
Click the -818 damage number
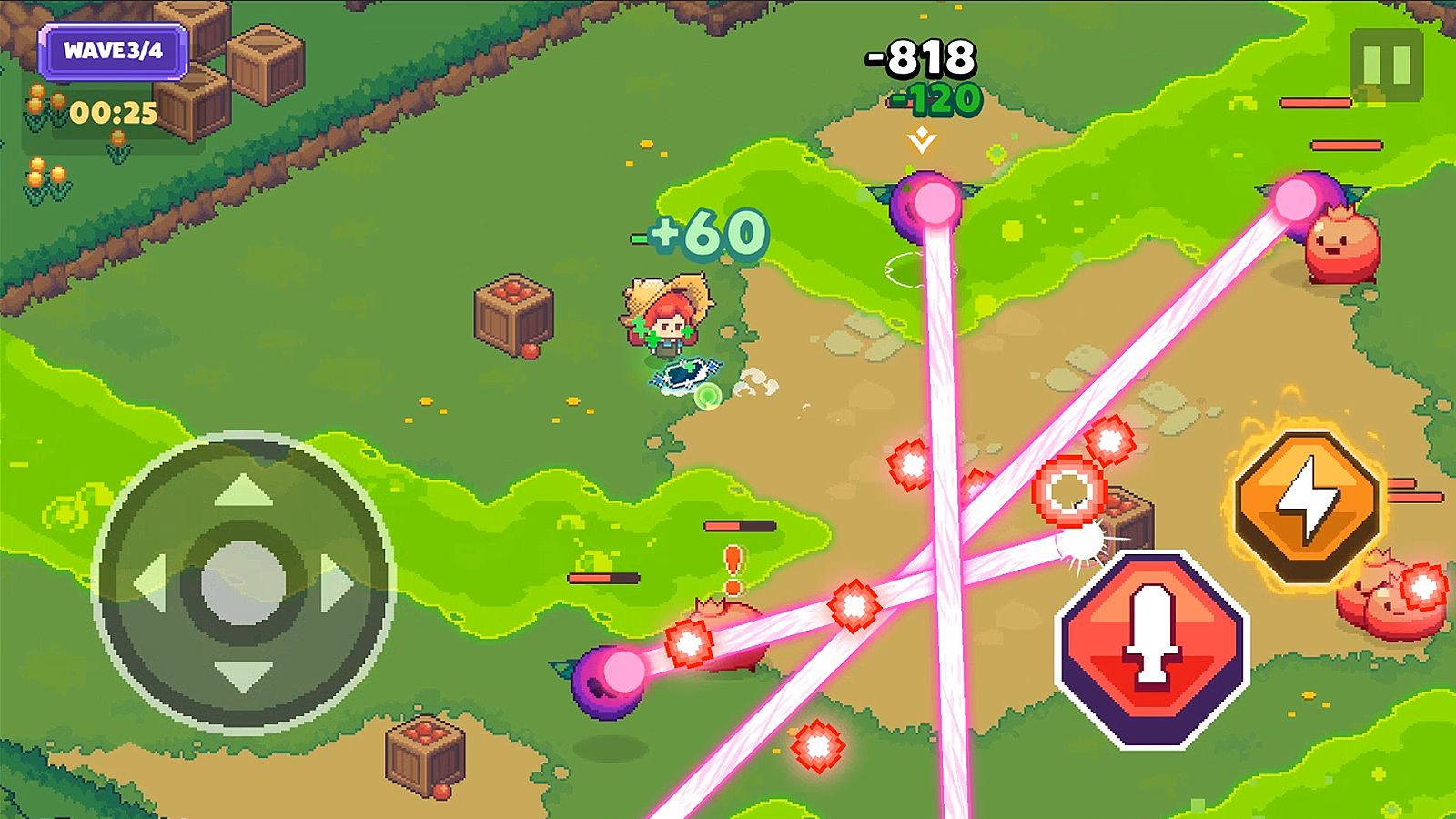coord(919,56)
